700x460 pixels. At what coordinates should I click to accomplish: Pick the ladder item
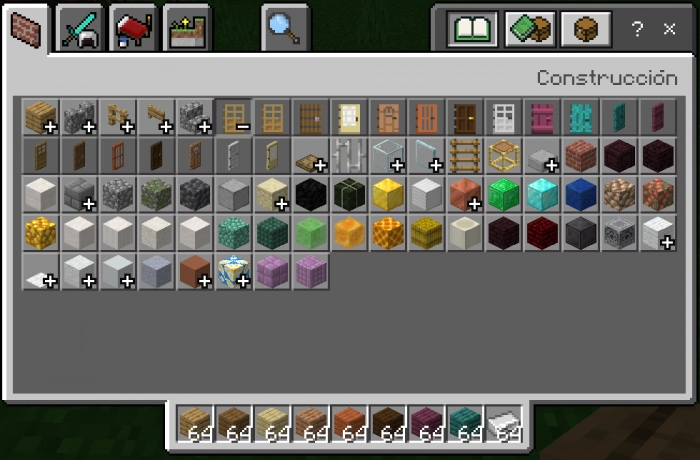tap(464, 155)
